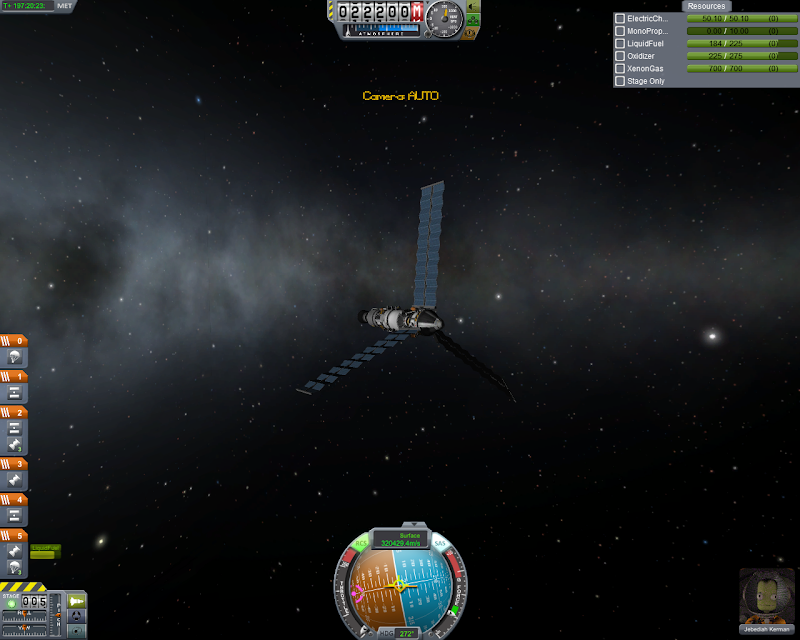800x640 pixels.
Task: Switch to docking mode button
Action: tap(76, 617)
